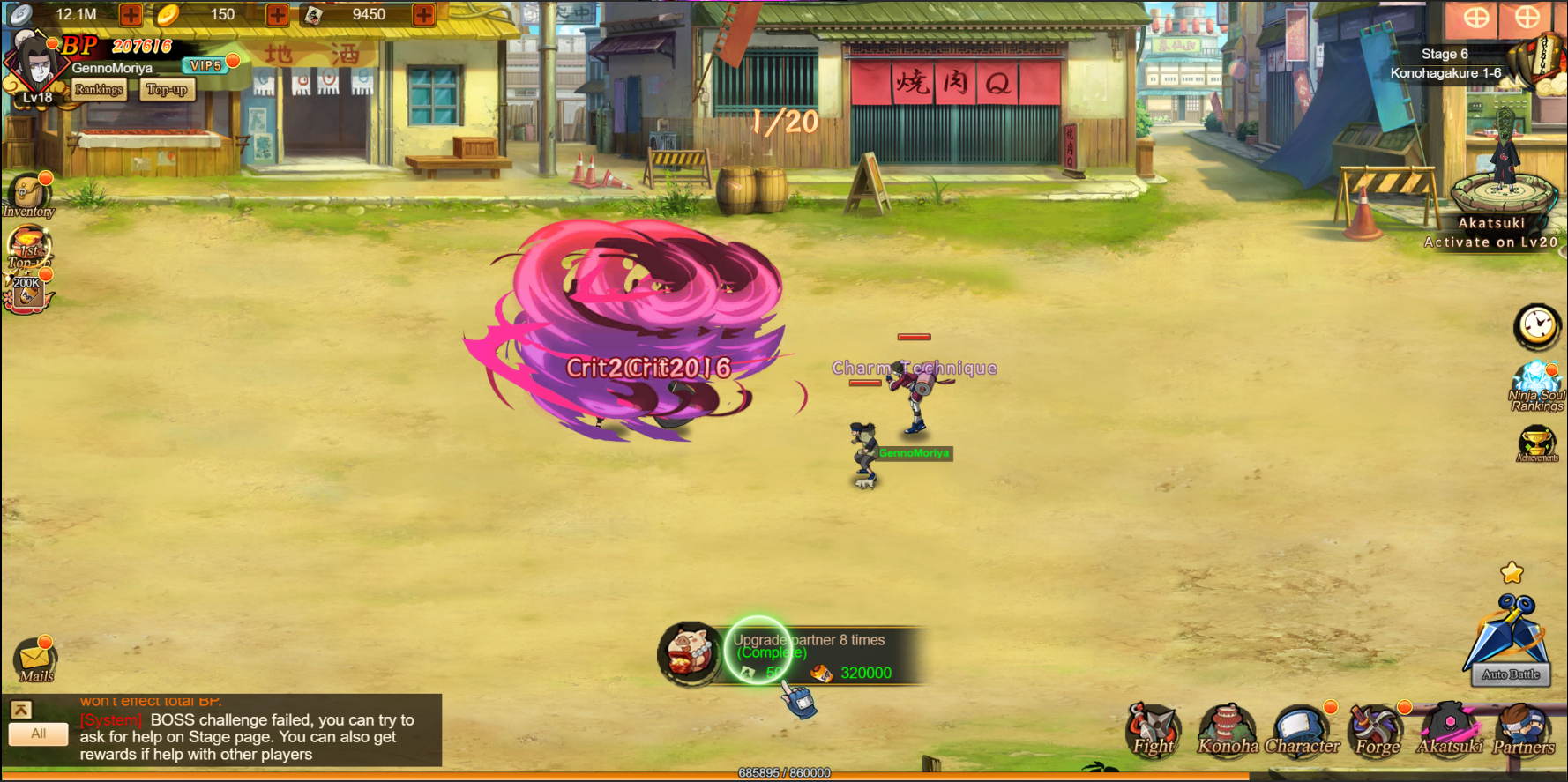The width and height of the screenshot is (1568, 782).
Task: Open the Konoha menu
Action: point(1228,732)
